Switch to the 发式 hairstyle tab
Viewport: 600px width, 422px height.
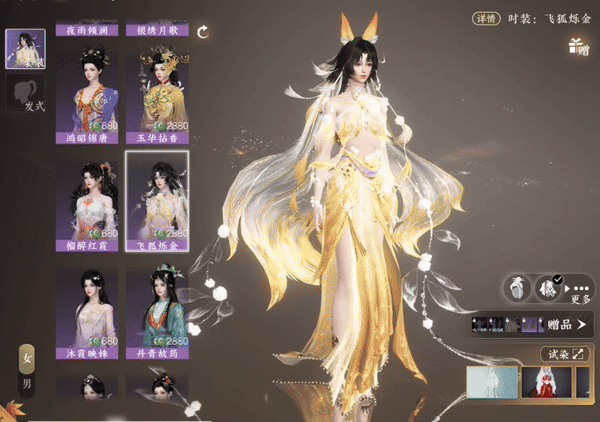pyautogui.click(x=23, y=95)
